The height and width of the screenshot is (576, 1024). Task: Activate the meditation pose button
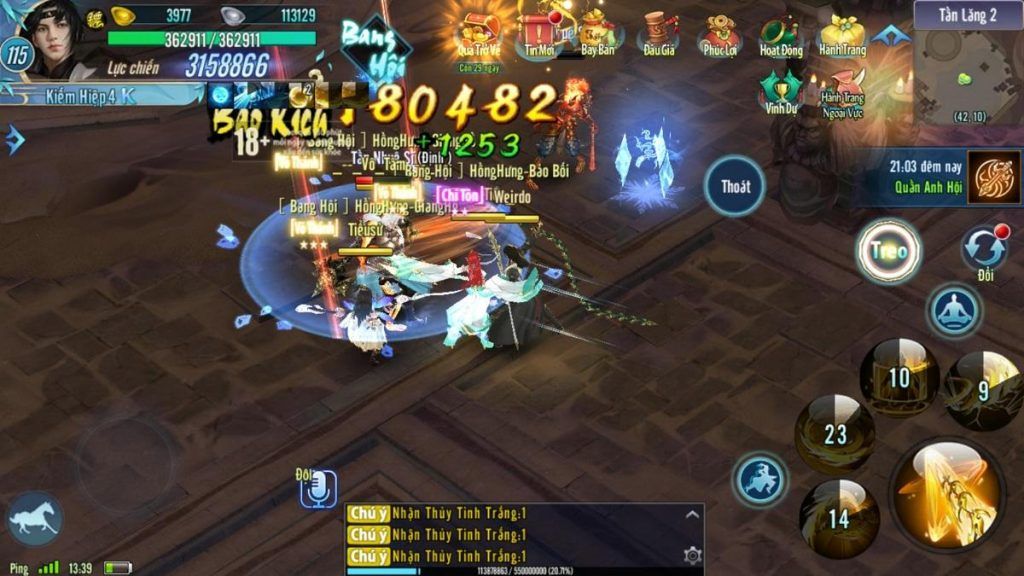[x=955, y=311]
